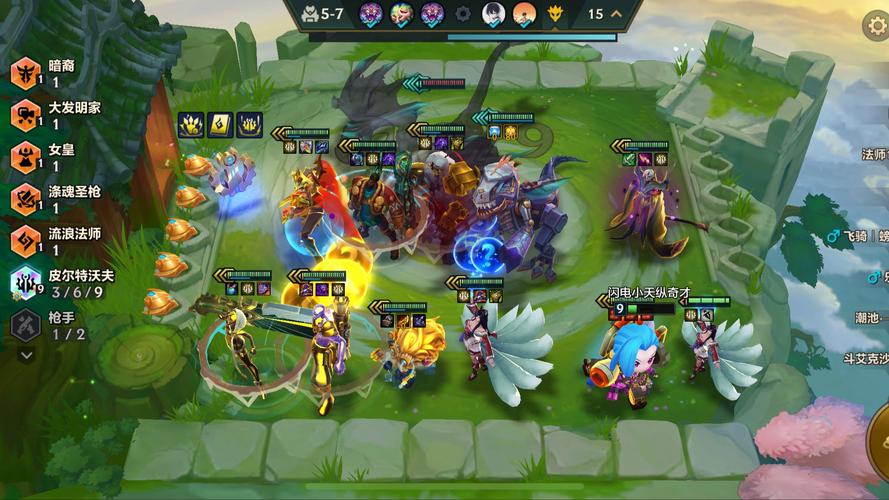The image size is (889, 500).
Task: View the middle yellow card augment icon
Action: (x=220, y=125)
